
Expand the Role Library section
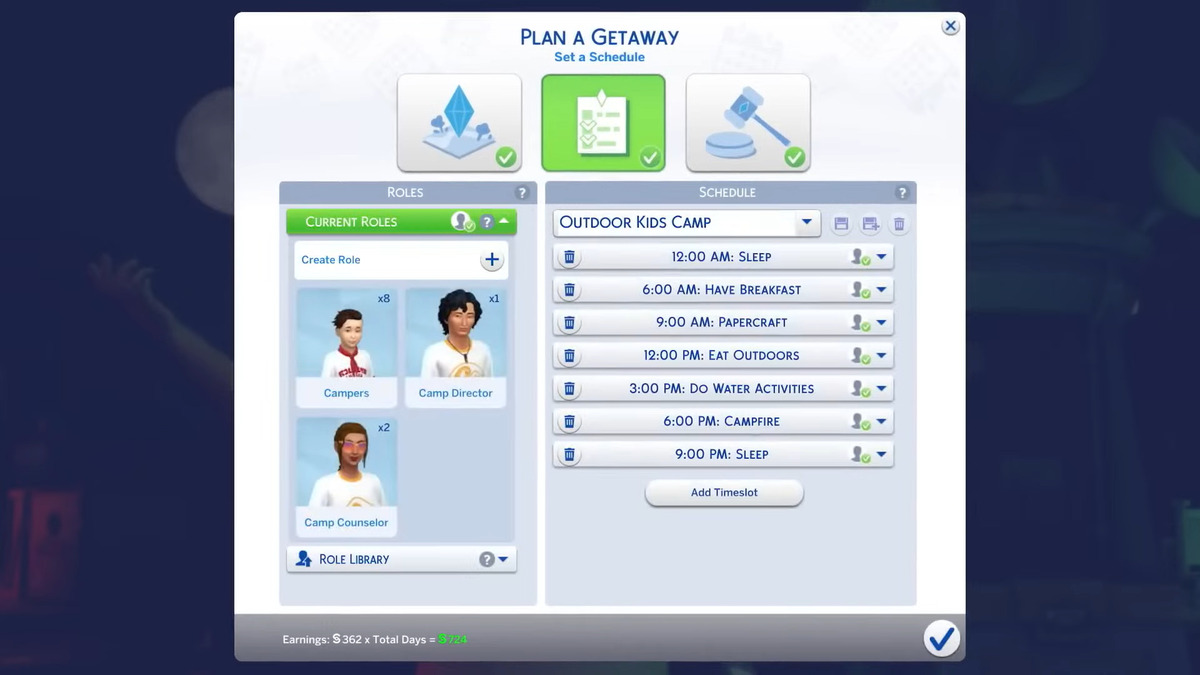503,559
